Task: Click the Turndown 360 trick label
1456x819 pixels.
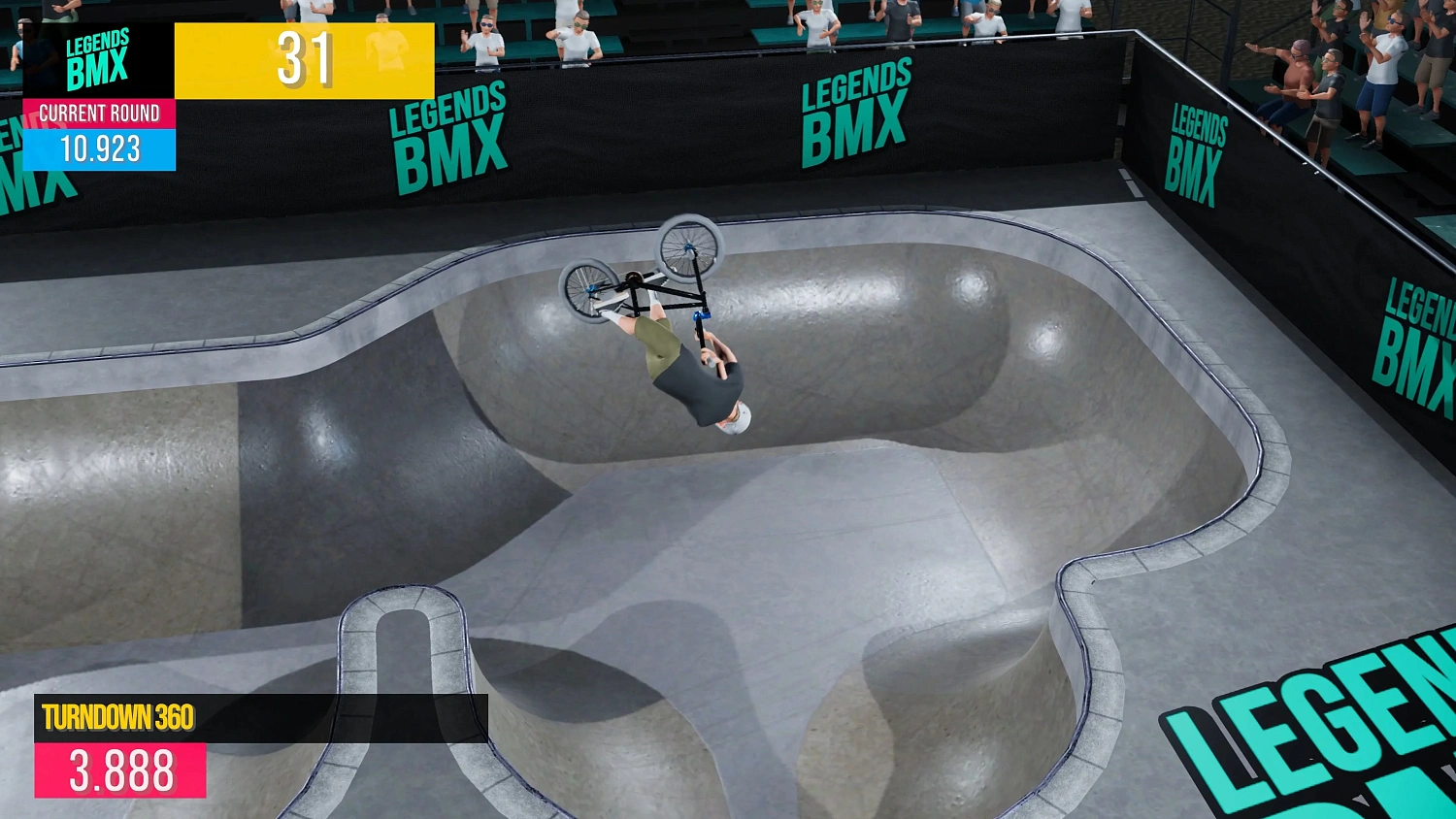Action: 116,718
